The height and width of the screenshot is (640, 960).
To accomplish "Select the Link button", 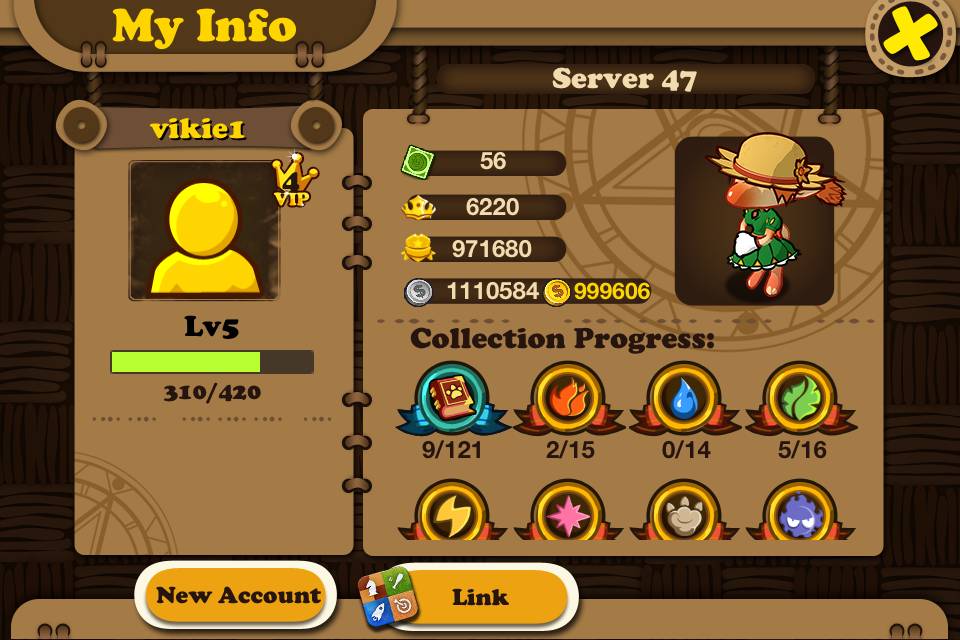I will click(478, 597).
